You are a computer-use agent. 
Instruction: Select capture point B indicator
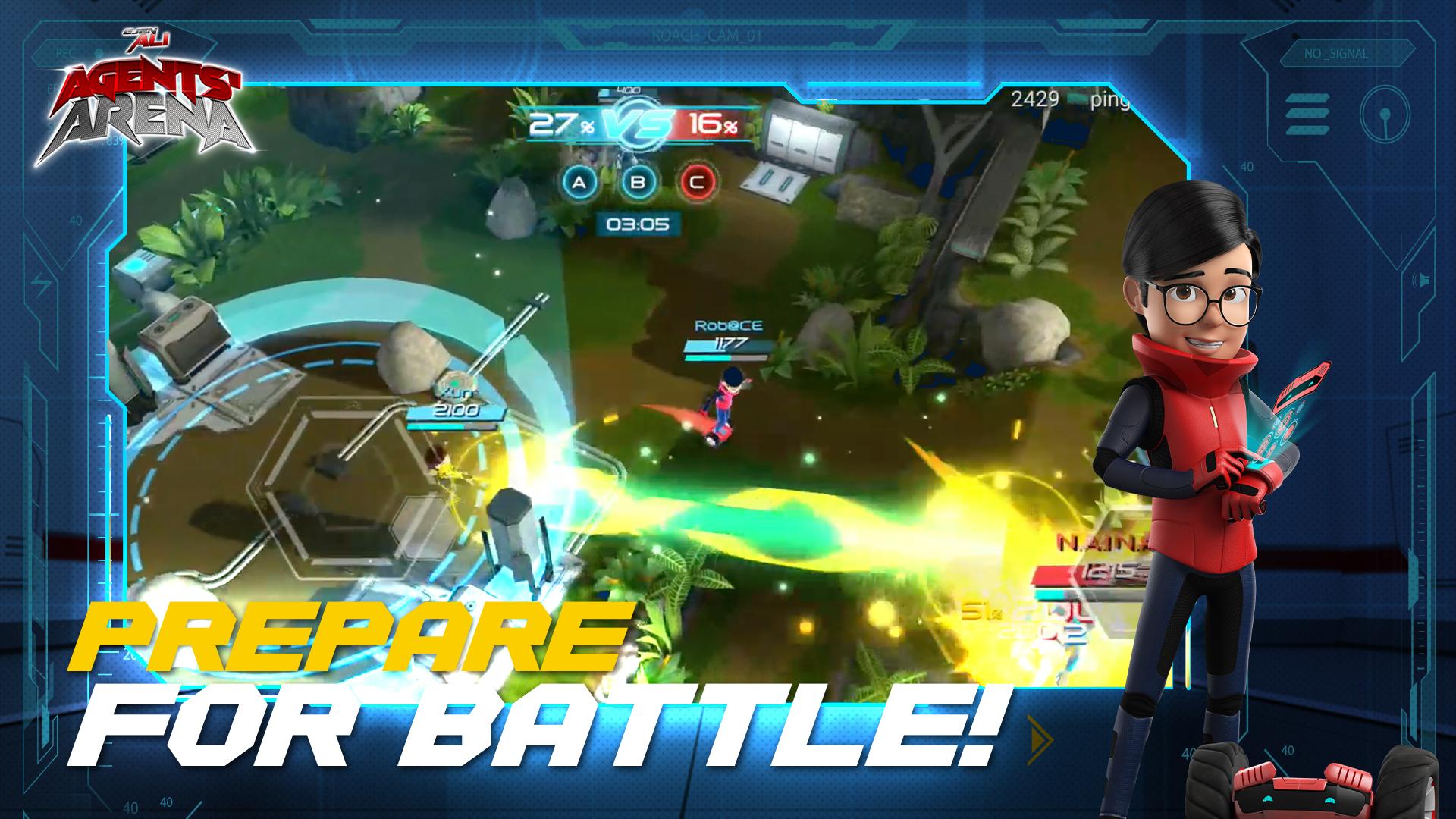click(x=639, y=182)
